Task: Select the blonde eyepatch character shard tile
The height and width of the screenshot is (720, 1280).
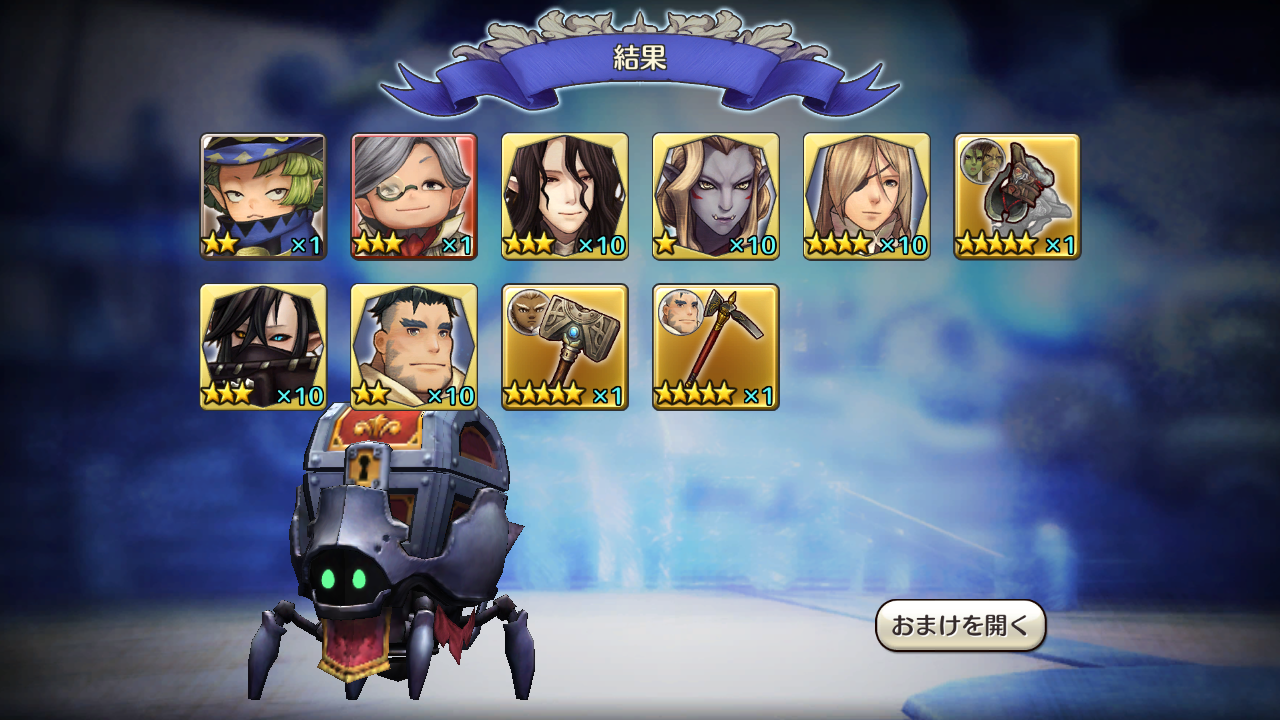Action: [x=867, y=196]
